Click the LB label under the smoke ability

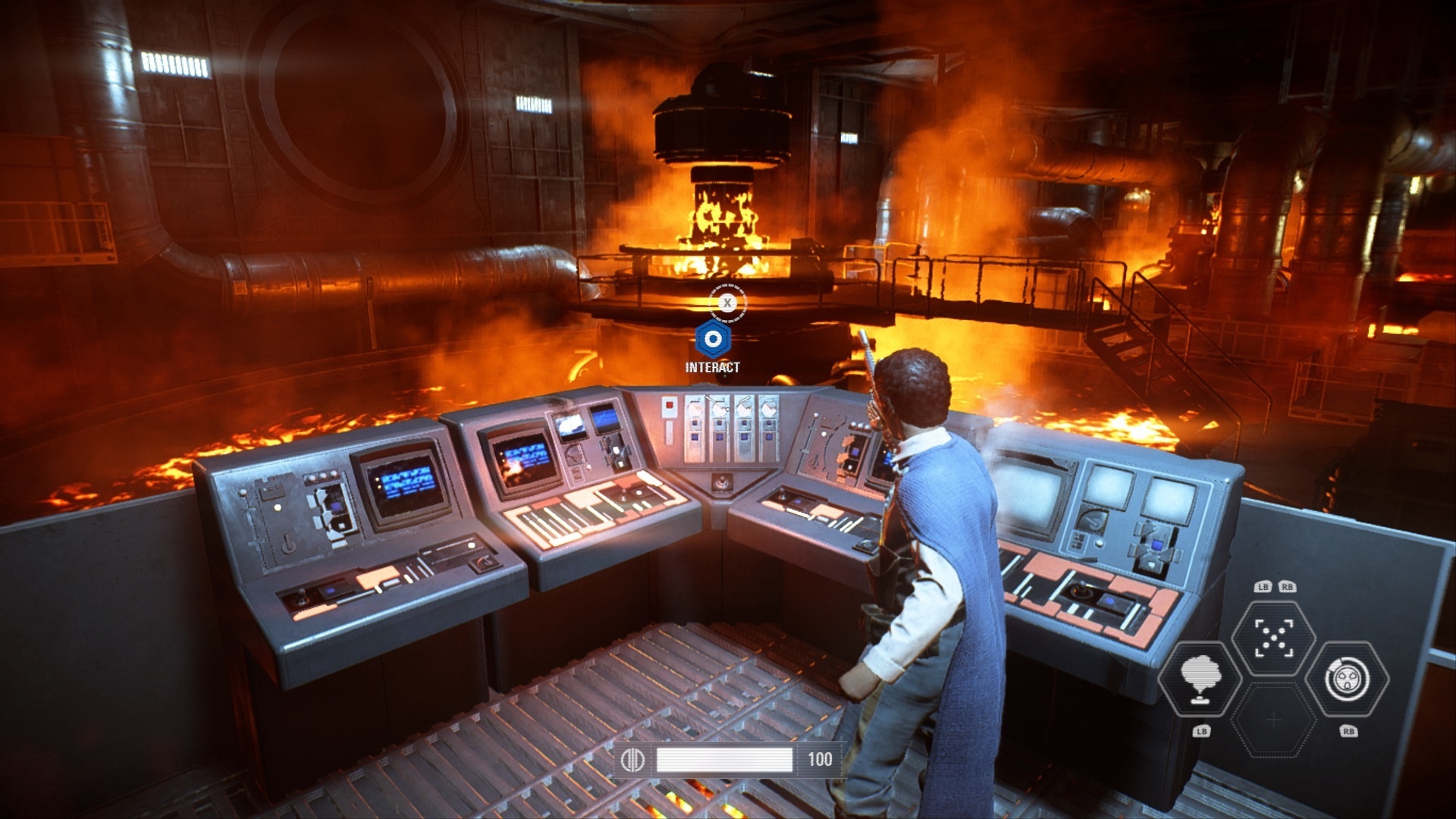tap(1203, 732)
